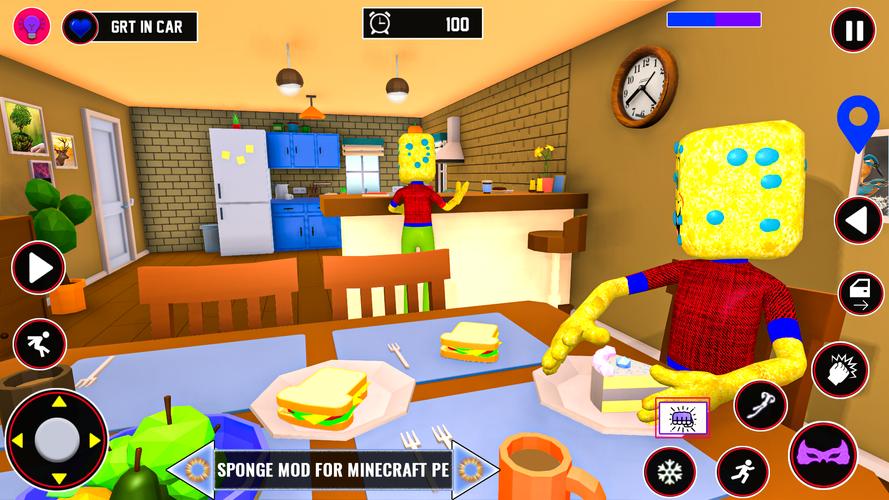Image resolution: width=889 pixels, height=500 pixels.
Task: Trigger the sprint running man button
Action: pos(741,467)
